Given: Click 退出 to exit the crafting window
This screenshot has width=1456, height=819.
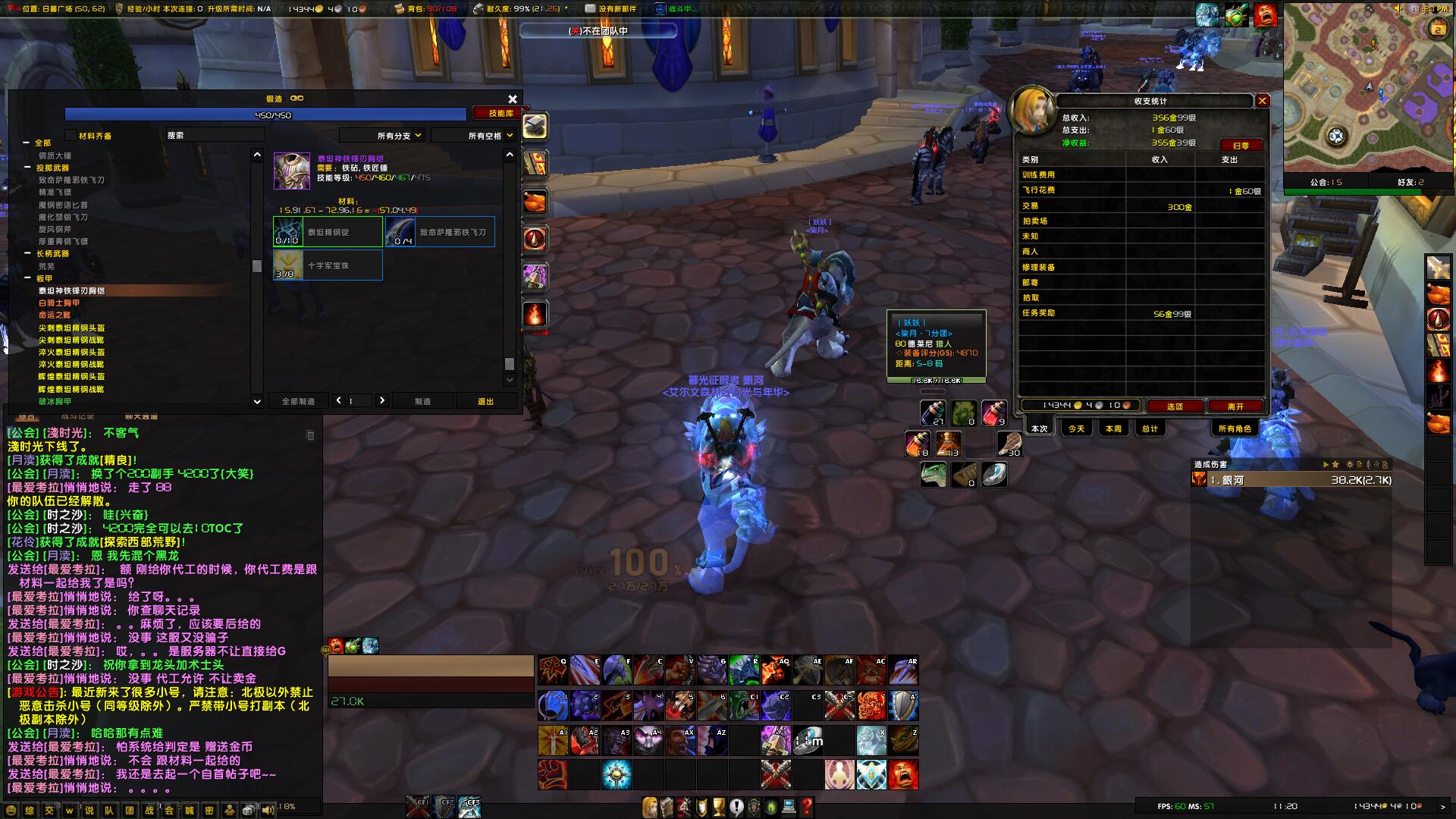Looking at the screenshot, I should click(x=485, y=401).
